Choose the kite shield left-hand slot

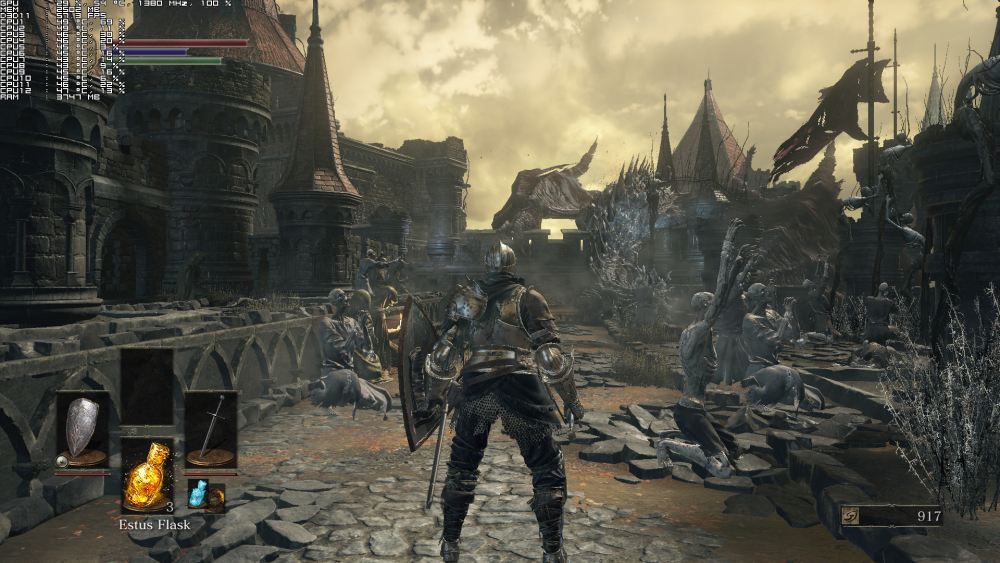82,430
